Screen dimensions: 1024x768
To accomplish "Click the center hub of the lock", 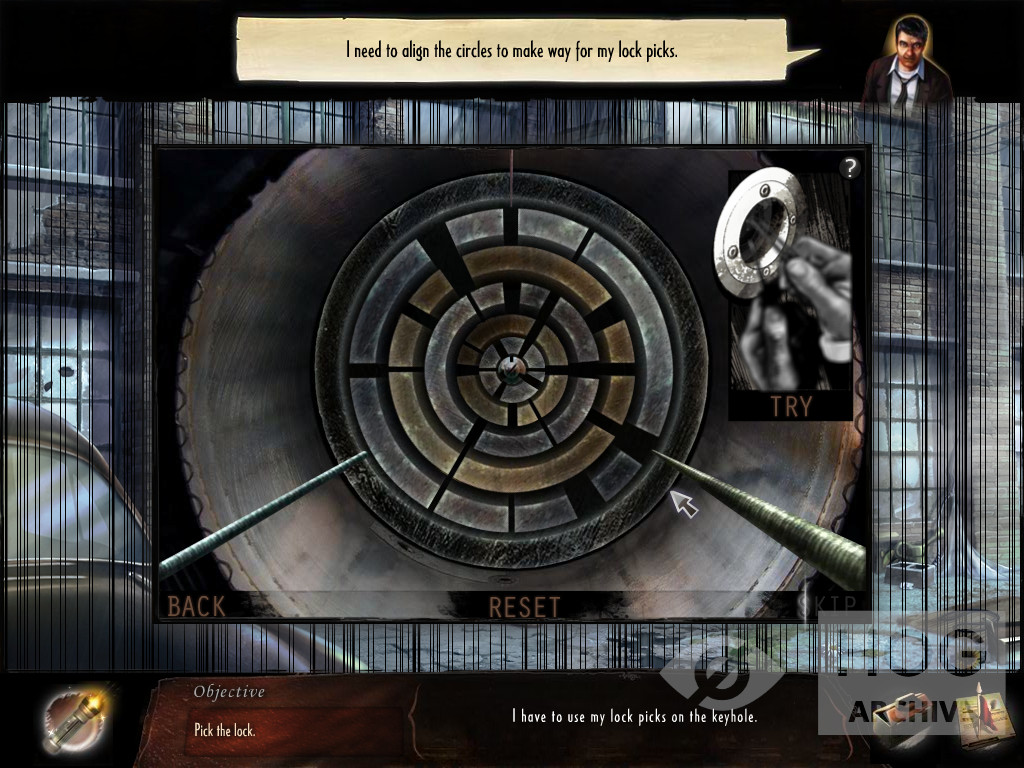I will pyautogui.click(x=511, y=368).
